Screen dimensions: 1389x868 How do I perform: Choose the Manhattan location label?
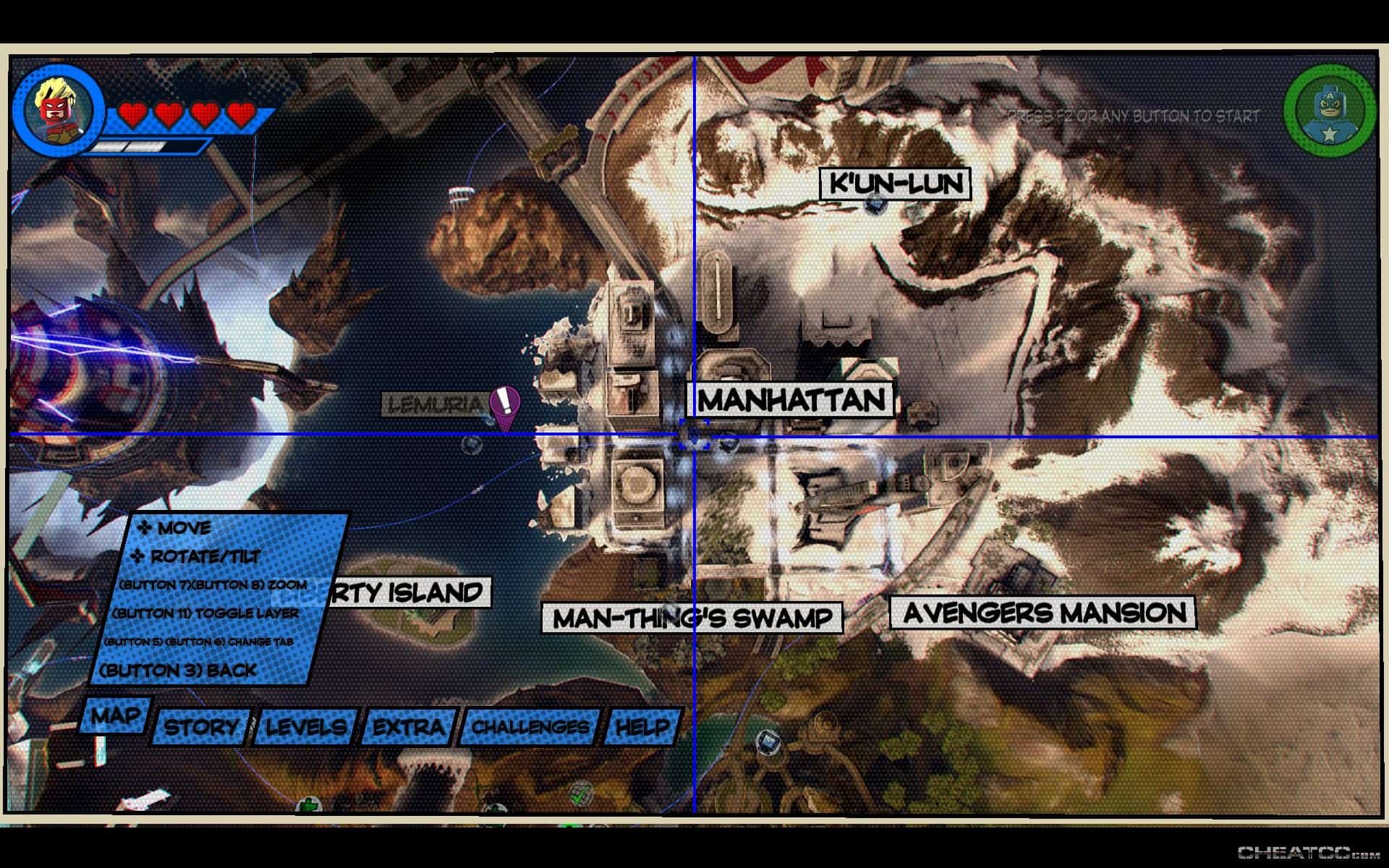pos(790,400)
